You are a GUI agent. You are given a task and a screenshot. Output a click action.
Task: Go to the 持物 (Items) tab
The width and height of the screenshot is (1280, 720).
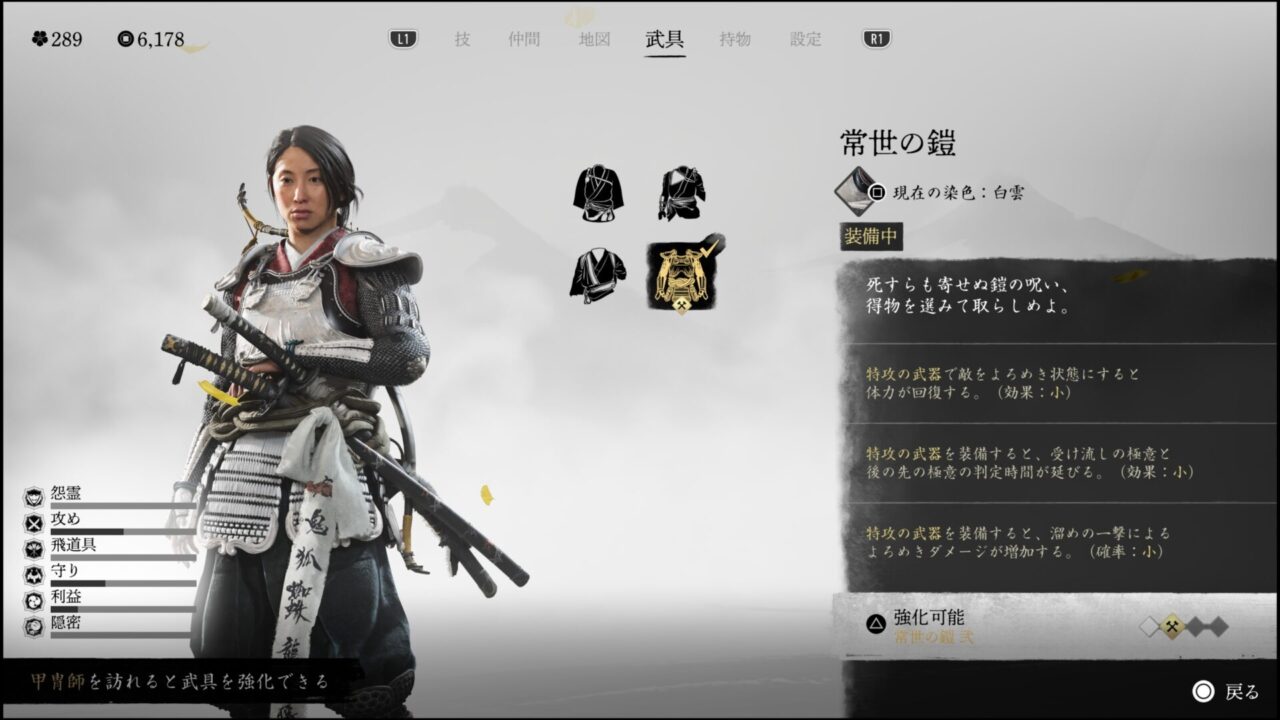click(x=735, y=40)
